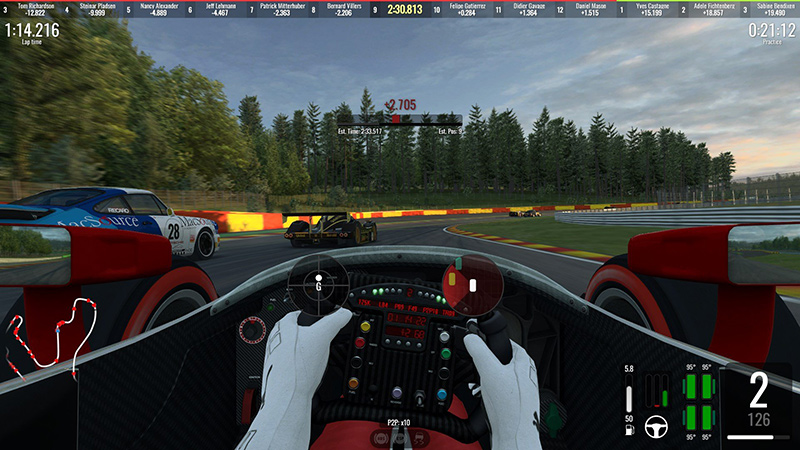Select Felipe Gutierrez in the standings bar

click(x=466, y=10)
